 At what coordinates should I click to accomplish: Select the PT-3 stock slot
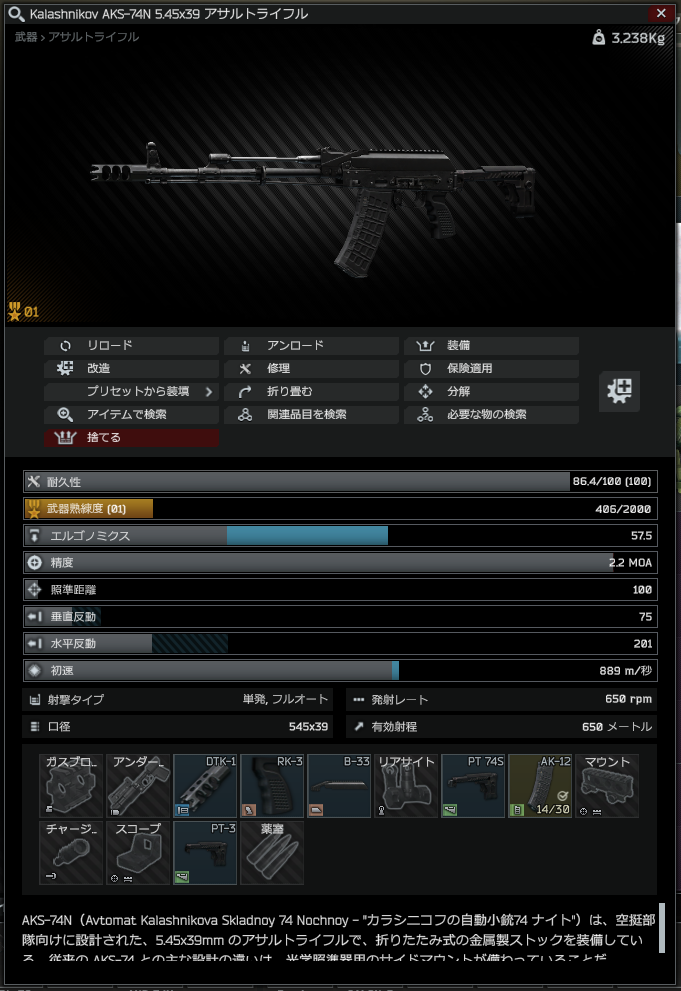pyautogui.click(x=205, y=853)
